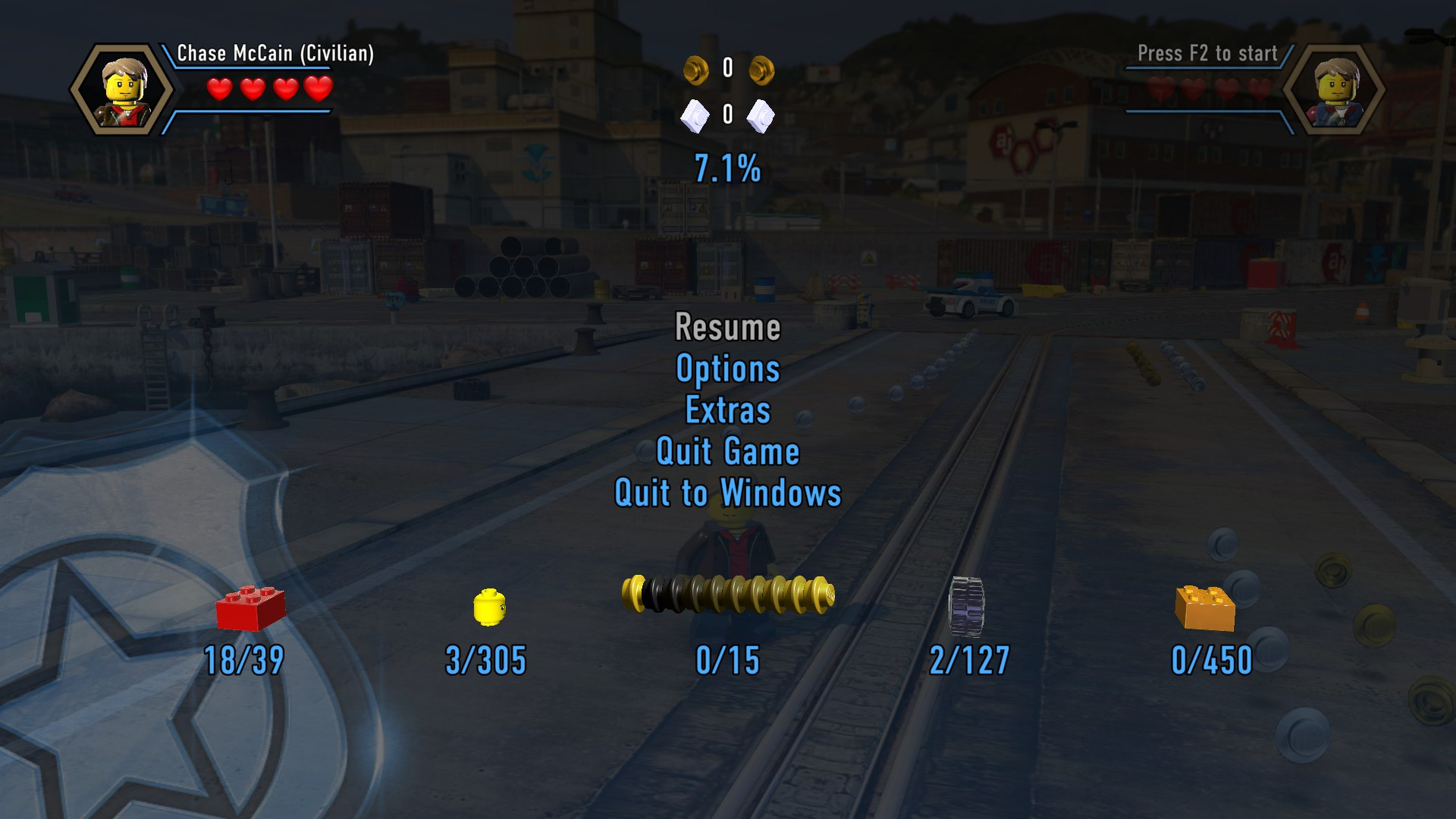1456x819 pixels.
Task: Resume the paused game
Action: (x=727, y=328)
